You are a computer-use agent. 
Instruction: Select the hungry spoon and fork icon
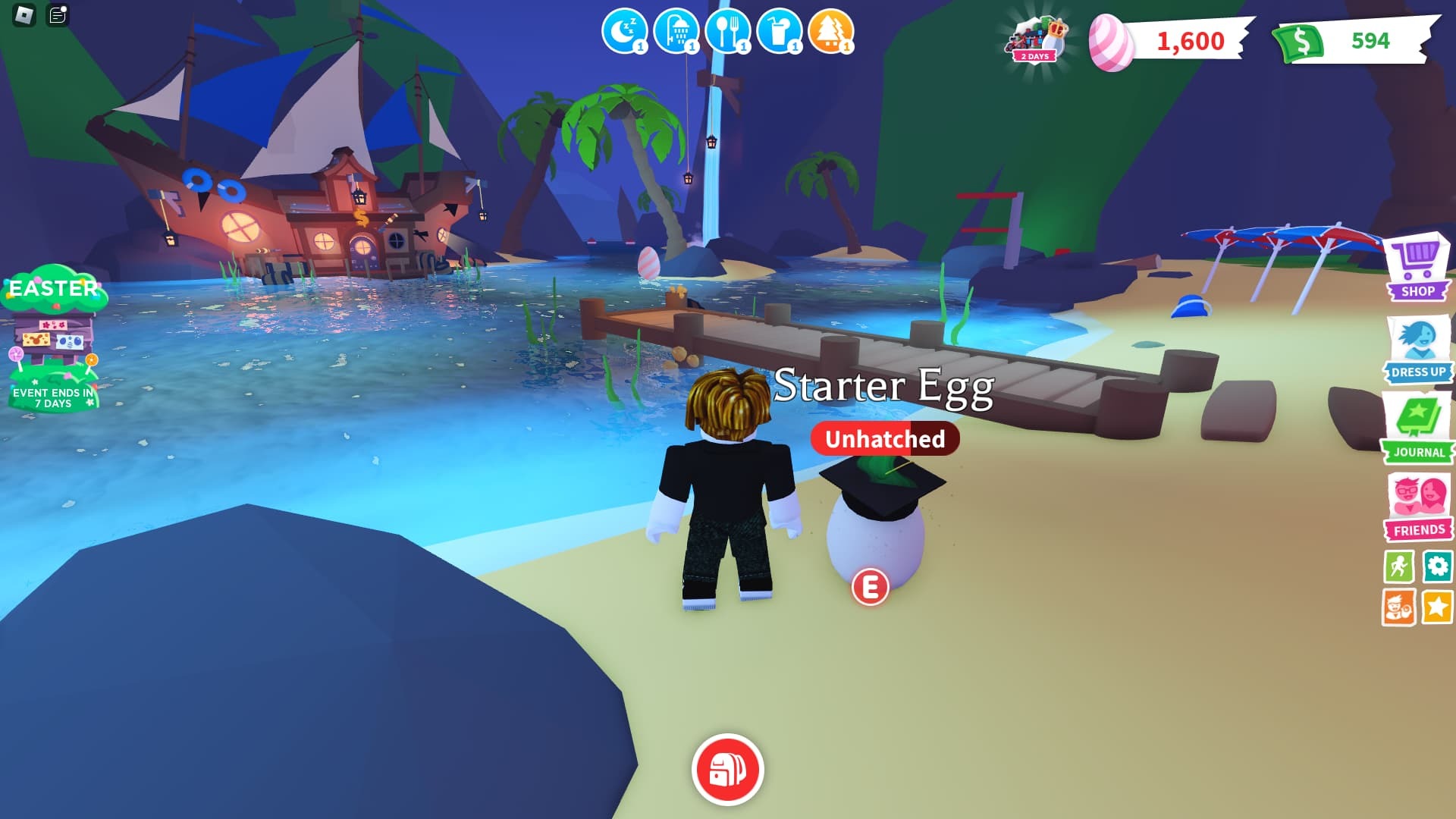727,32
